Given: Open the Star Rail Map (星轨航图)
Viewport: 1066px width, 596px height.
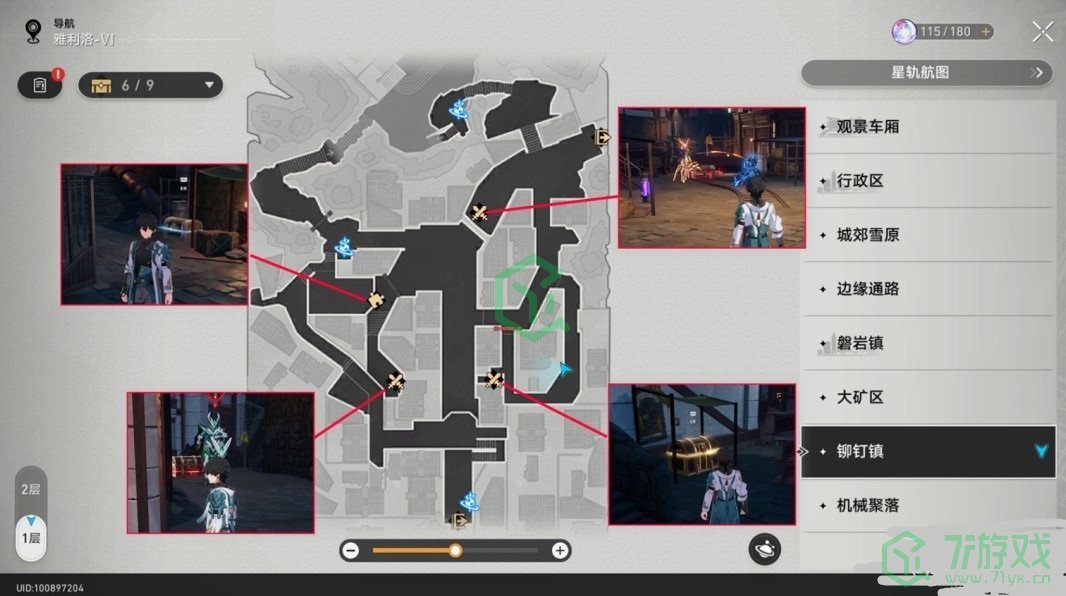Looking at the screenshot, I should [927, 73].
